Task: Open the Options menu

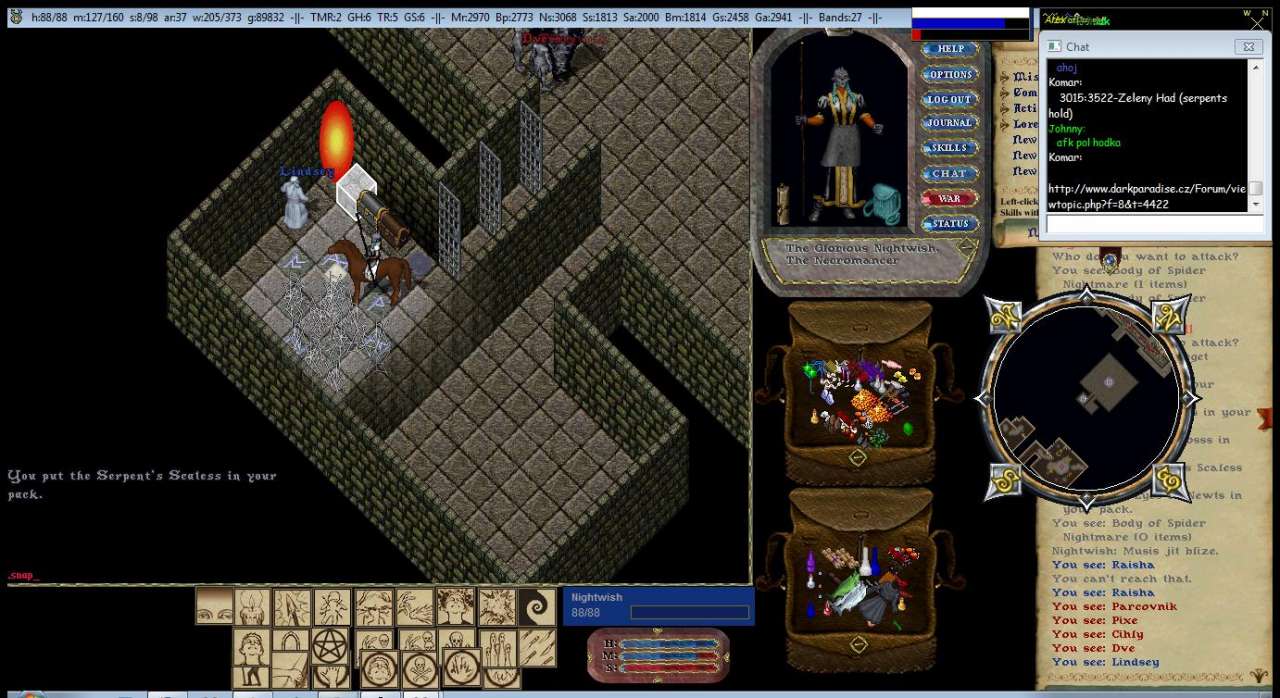Action: (x=949, y=74)
